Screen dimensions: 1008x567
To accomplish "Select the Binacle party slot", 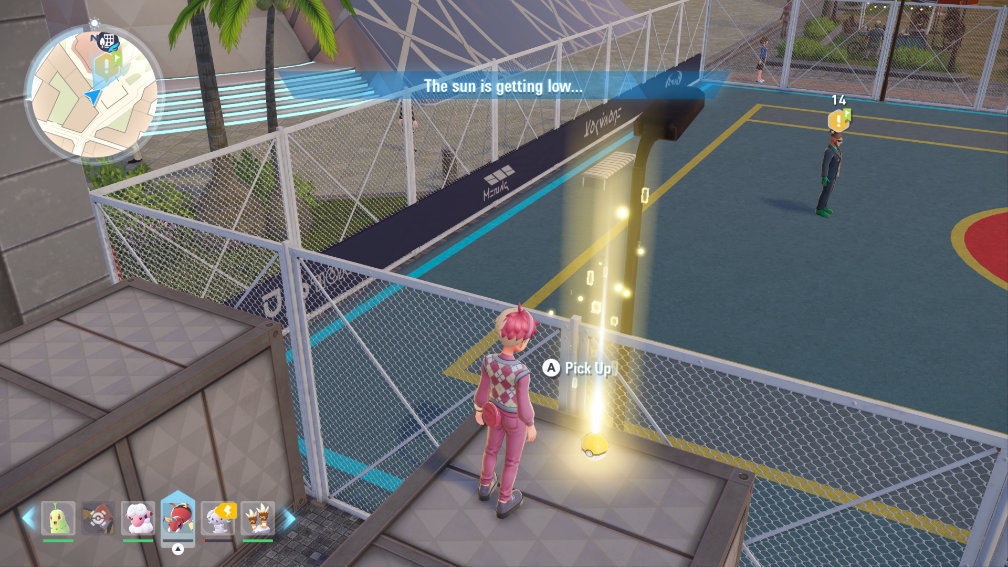I will 257,517.
